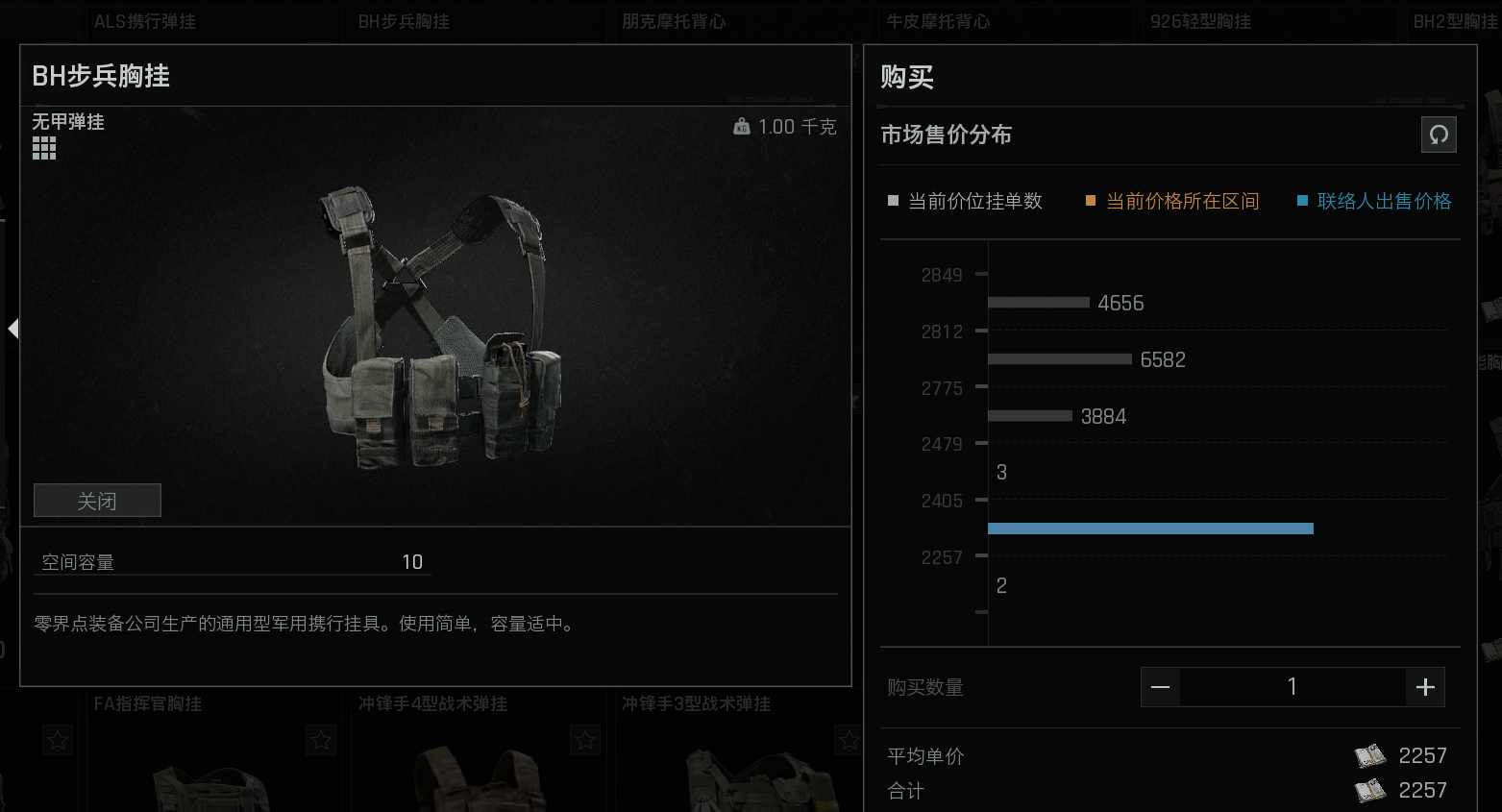Image resolution: width=1502 pixels, height=812 pixels.
Task: Click the purchase quantity input field
Action: pos(1293,686)
